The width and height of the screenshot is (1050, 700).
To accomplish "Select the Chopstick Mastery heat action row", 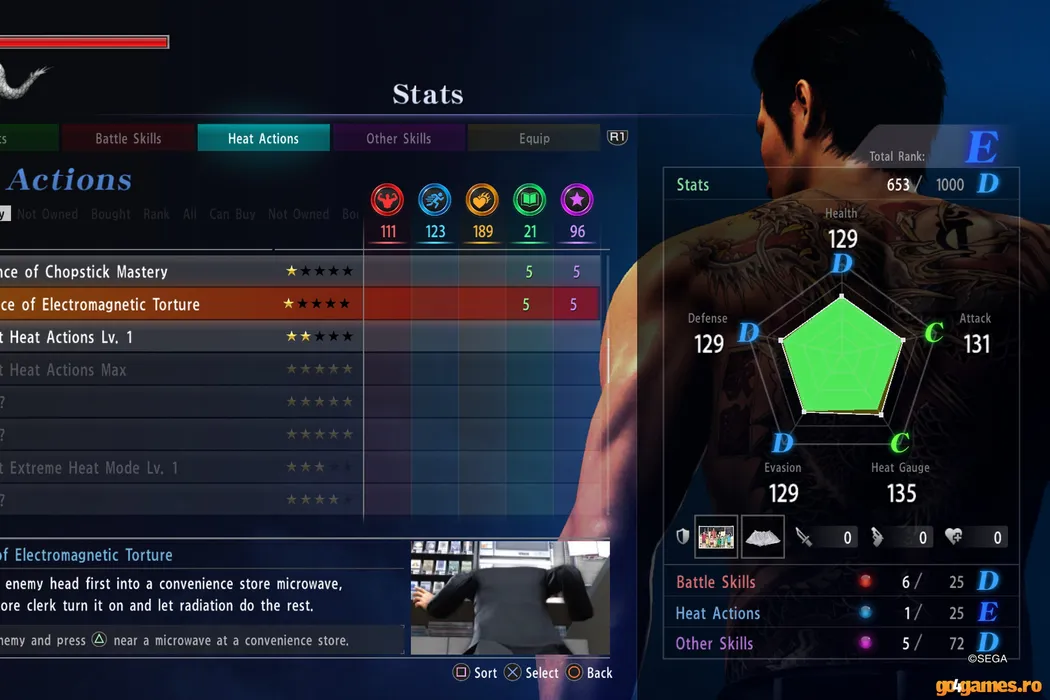I will 180,272.
